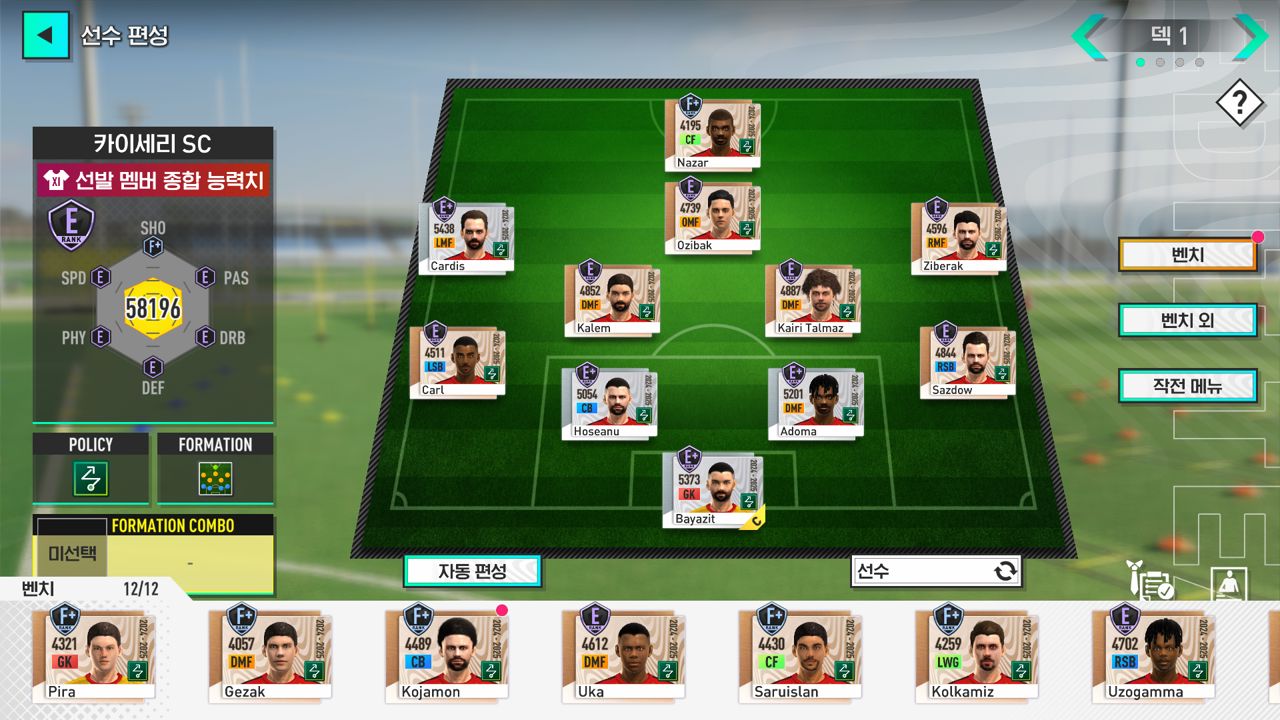This screenshot has height=720, width=1280.
Task: Go back with the arrow button
Action: tap(45, 35)
